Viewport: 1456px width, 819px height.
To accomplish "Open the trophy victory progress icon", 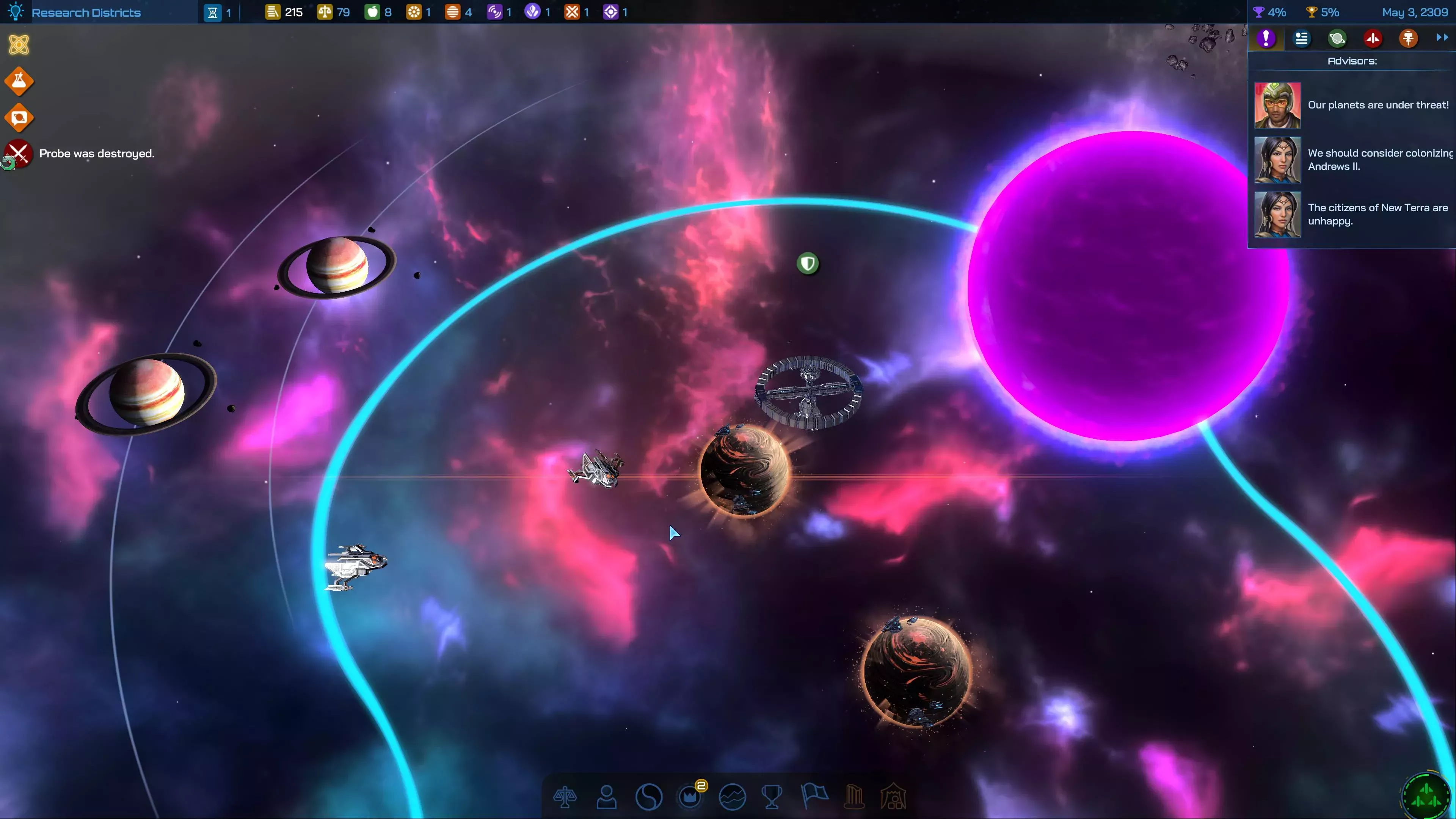I will 773,797.
